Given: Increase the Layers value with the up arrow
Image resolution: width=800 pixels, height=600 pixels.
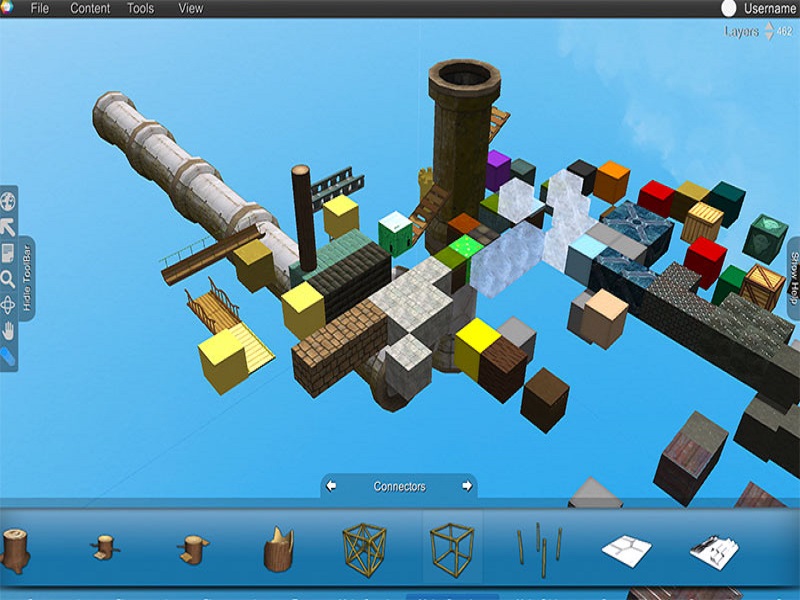Looking at the screenshot, I should coord(769,26).
